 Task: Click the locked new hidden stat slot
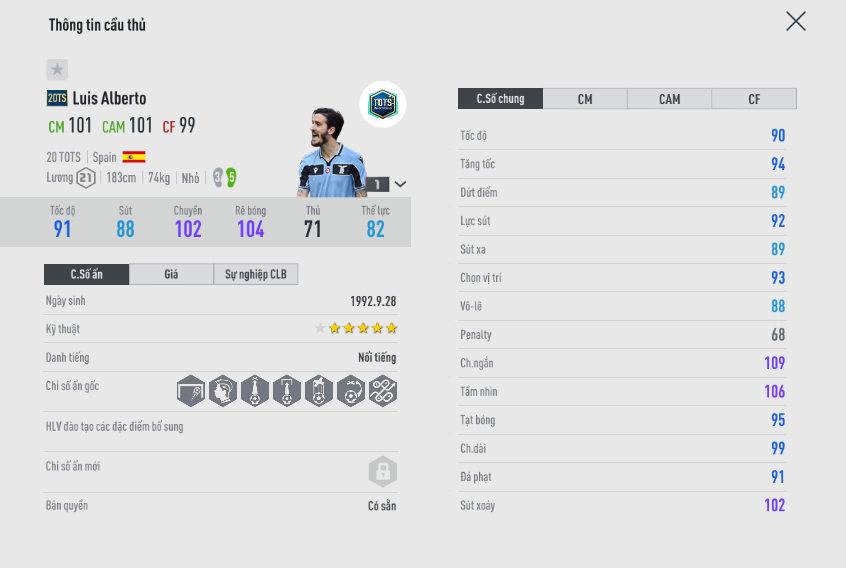tap(382, 471)
